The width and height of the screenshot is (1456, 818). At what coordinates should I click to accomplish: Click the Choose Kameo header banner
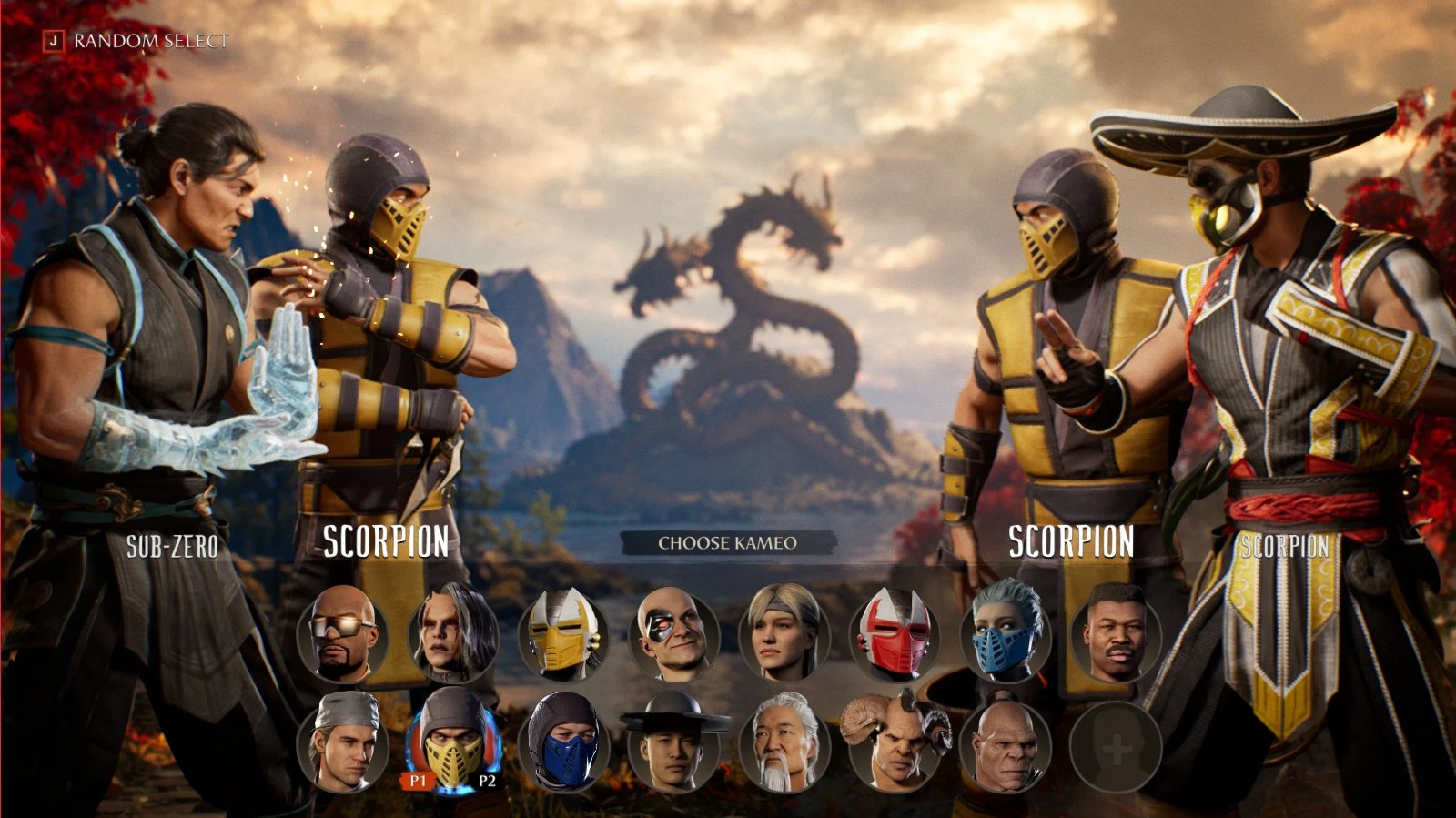728,544
